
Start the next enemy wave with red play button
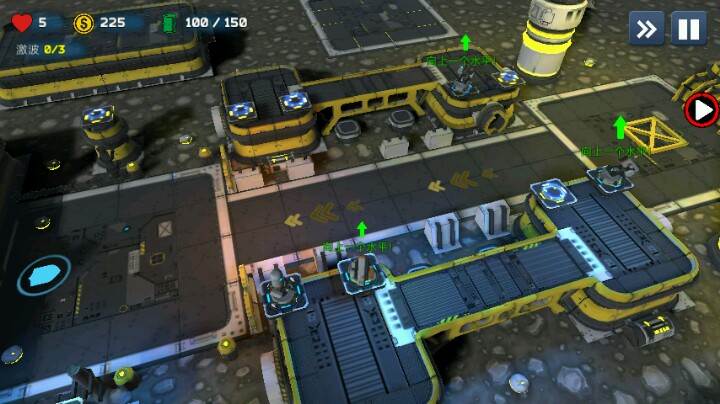[704, 109]
